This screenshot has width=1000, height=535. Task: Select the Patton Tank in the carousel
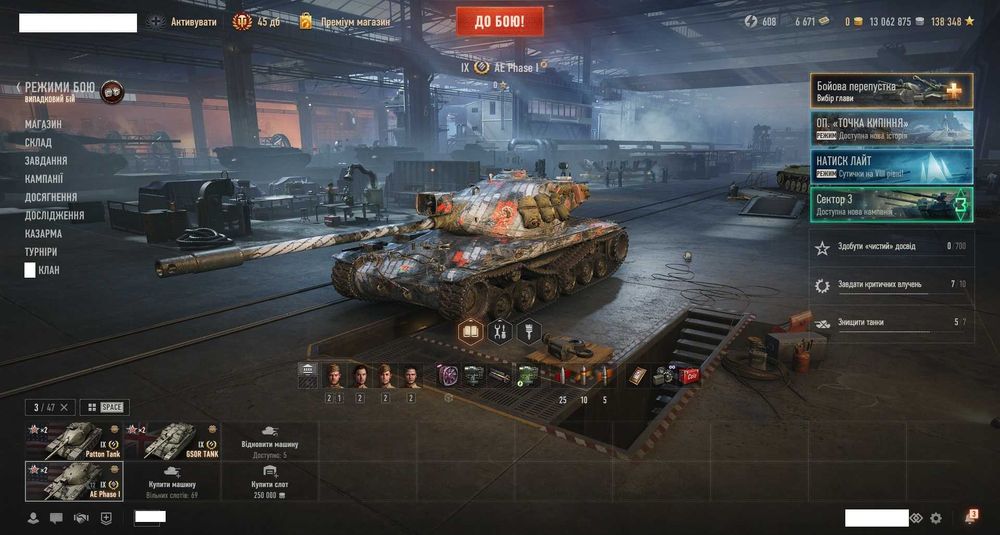[x=74, y=440]
